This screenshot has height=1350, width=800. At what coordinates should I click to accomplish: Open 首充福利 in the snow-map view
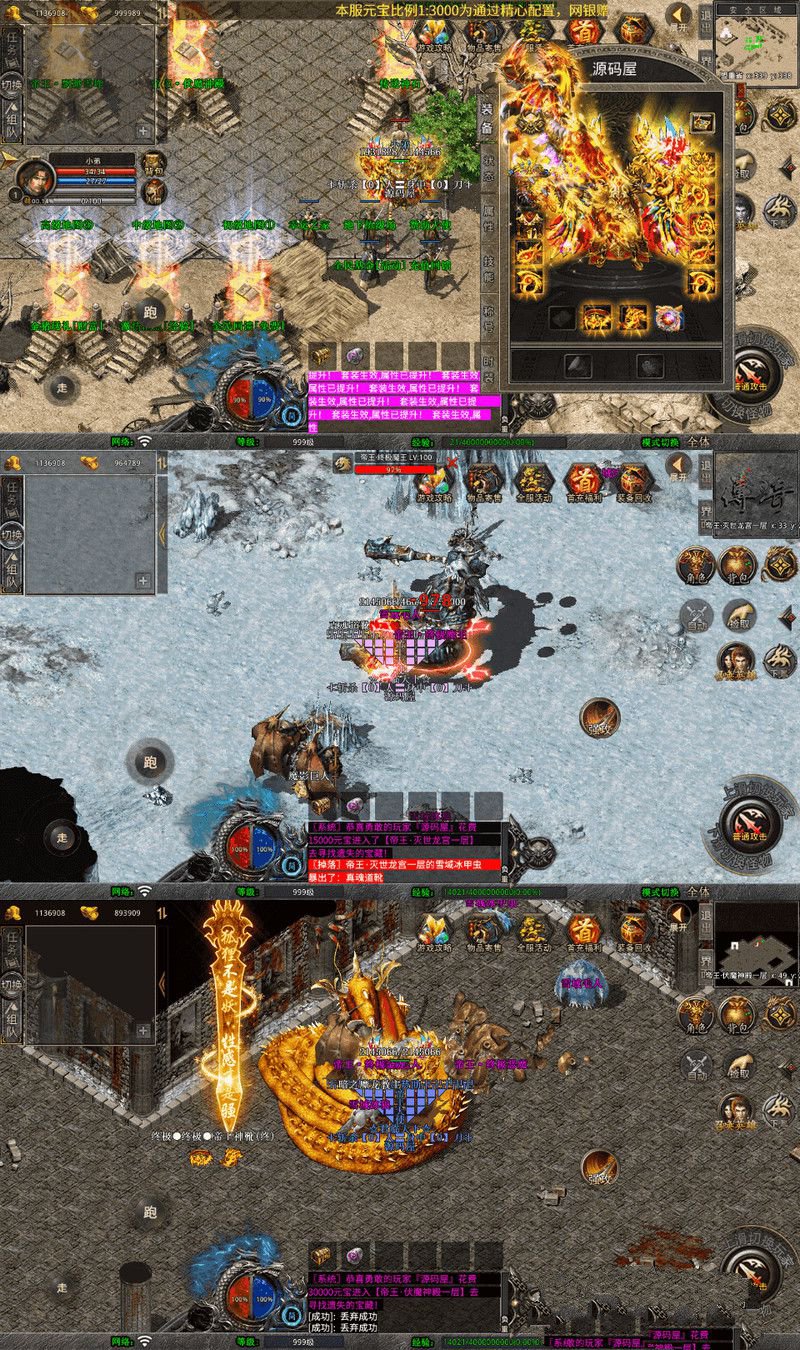tap(583, 481)
